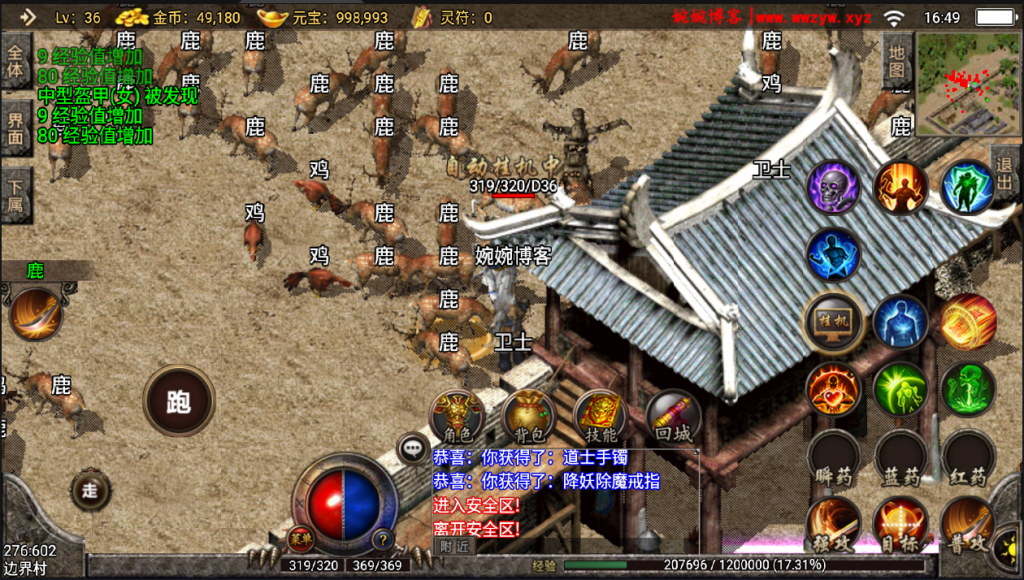The width and height of the screenshot is (1024, 580).
Task: Cast the purple skull skill
Action: (834, 186)
